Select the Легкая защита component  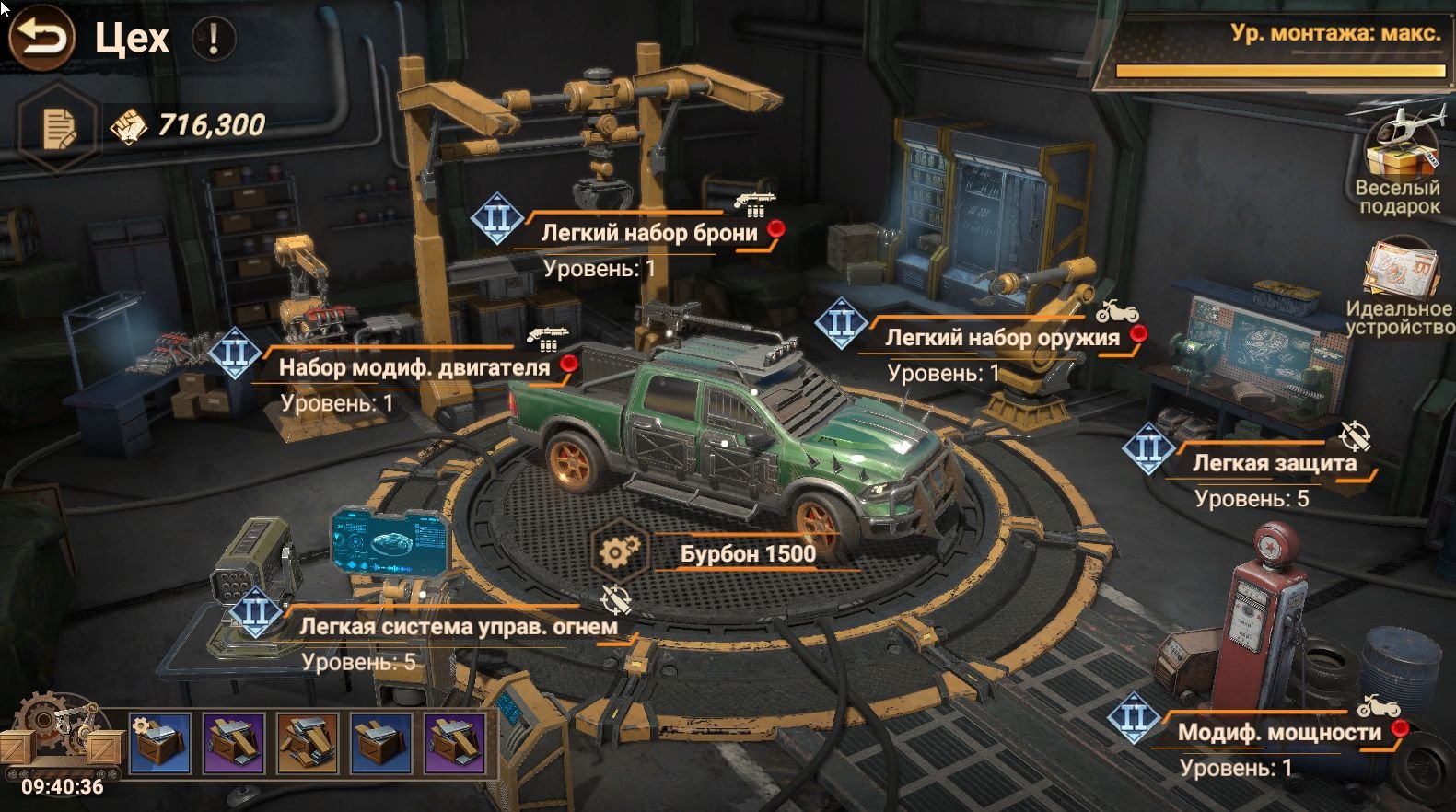(x=1274, y=463)
